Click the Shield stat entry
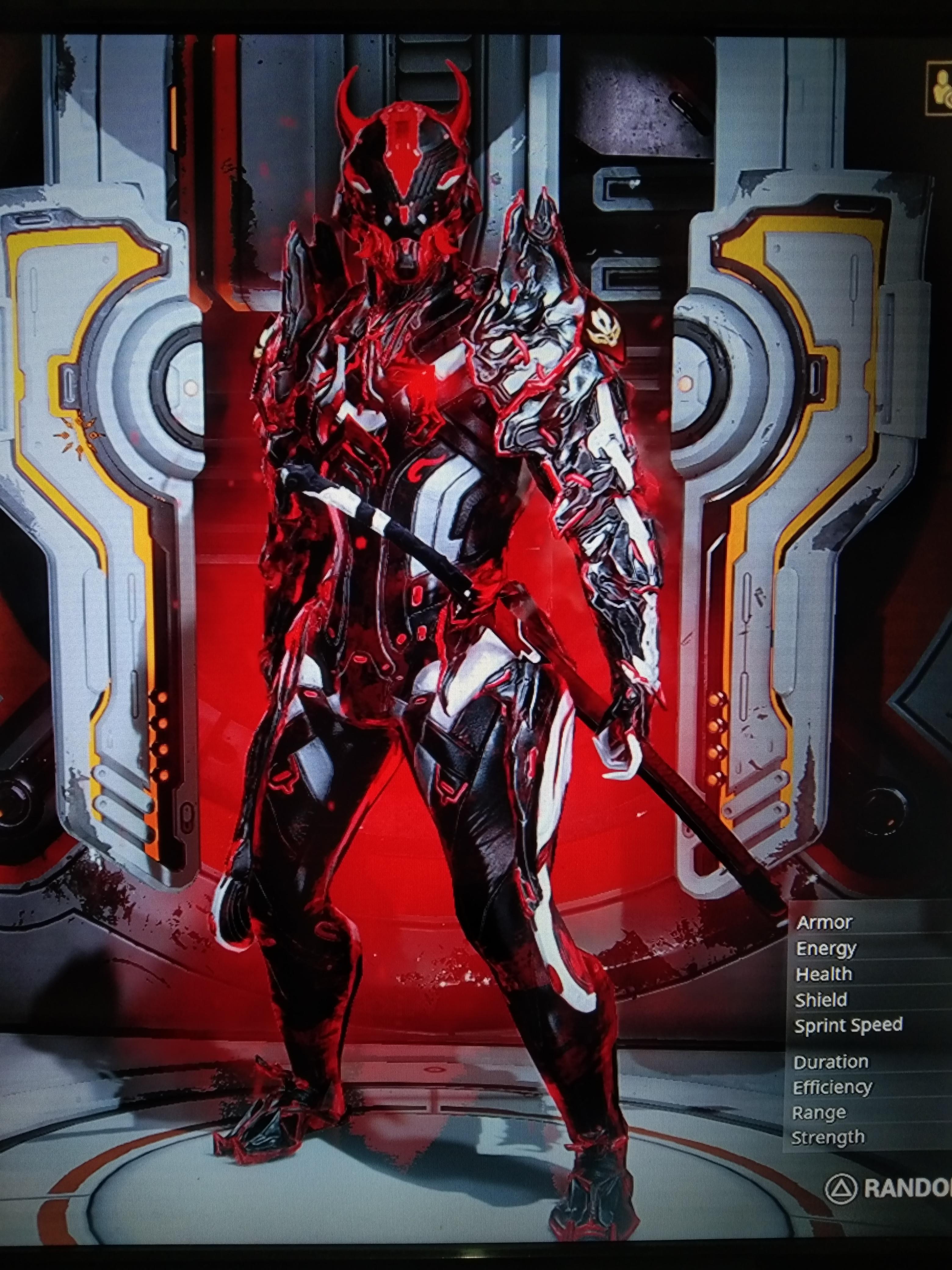The image size is (952, 1270). coord(822,1000)
